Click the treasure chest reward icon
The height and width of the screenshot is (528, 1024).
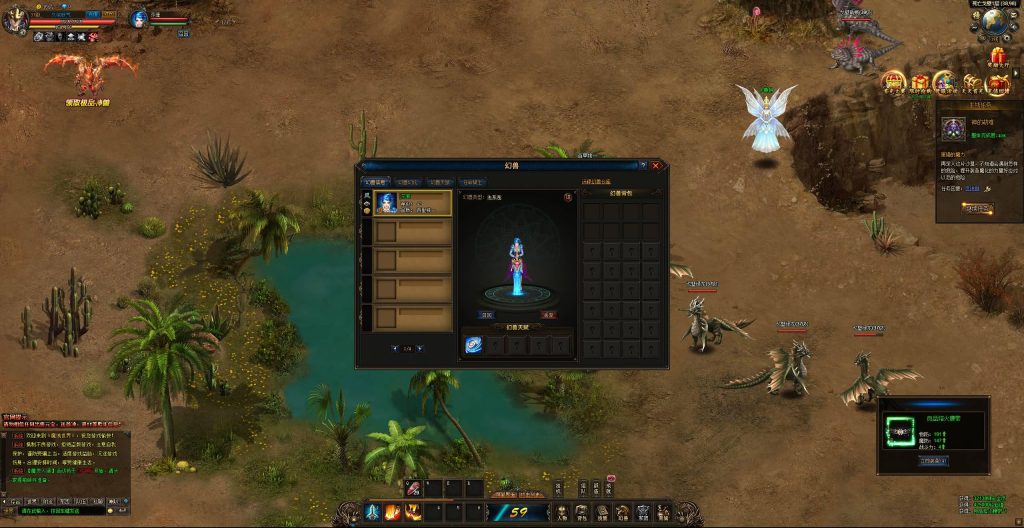pos(972,82)
